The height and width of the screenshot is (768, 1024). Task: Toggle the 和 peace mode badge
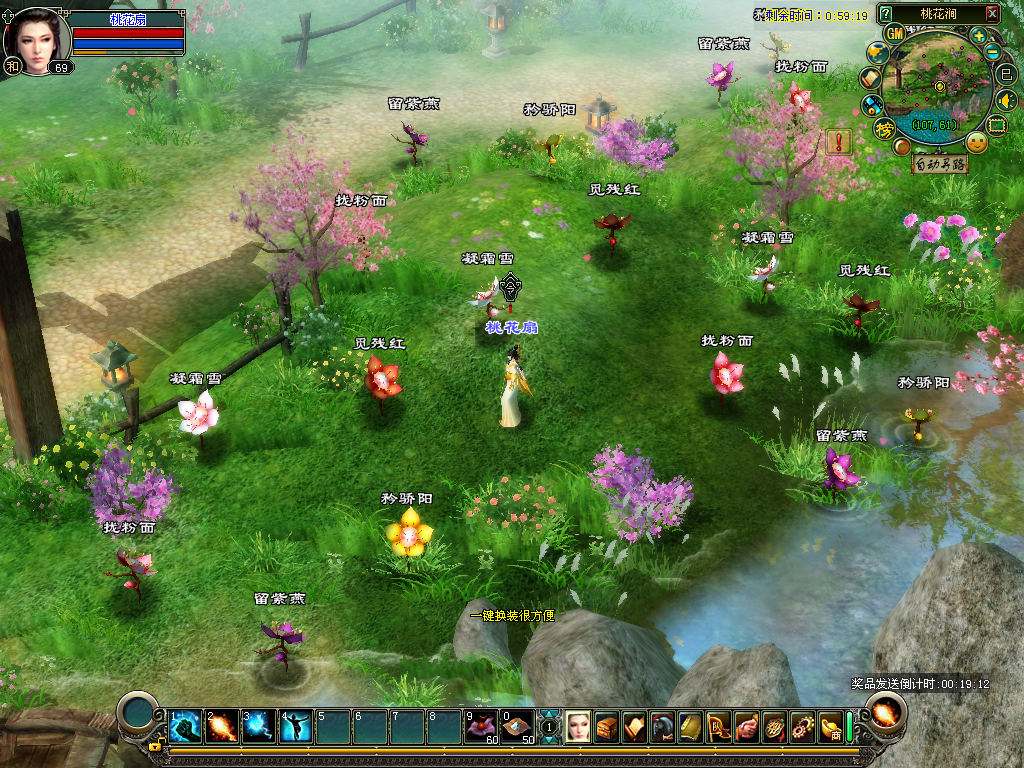13,66
